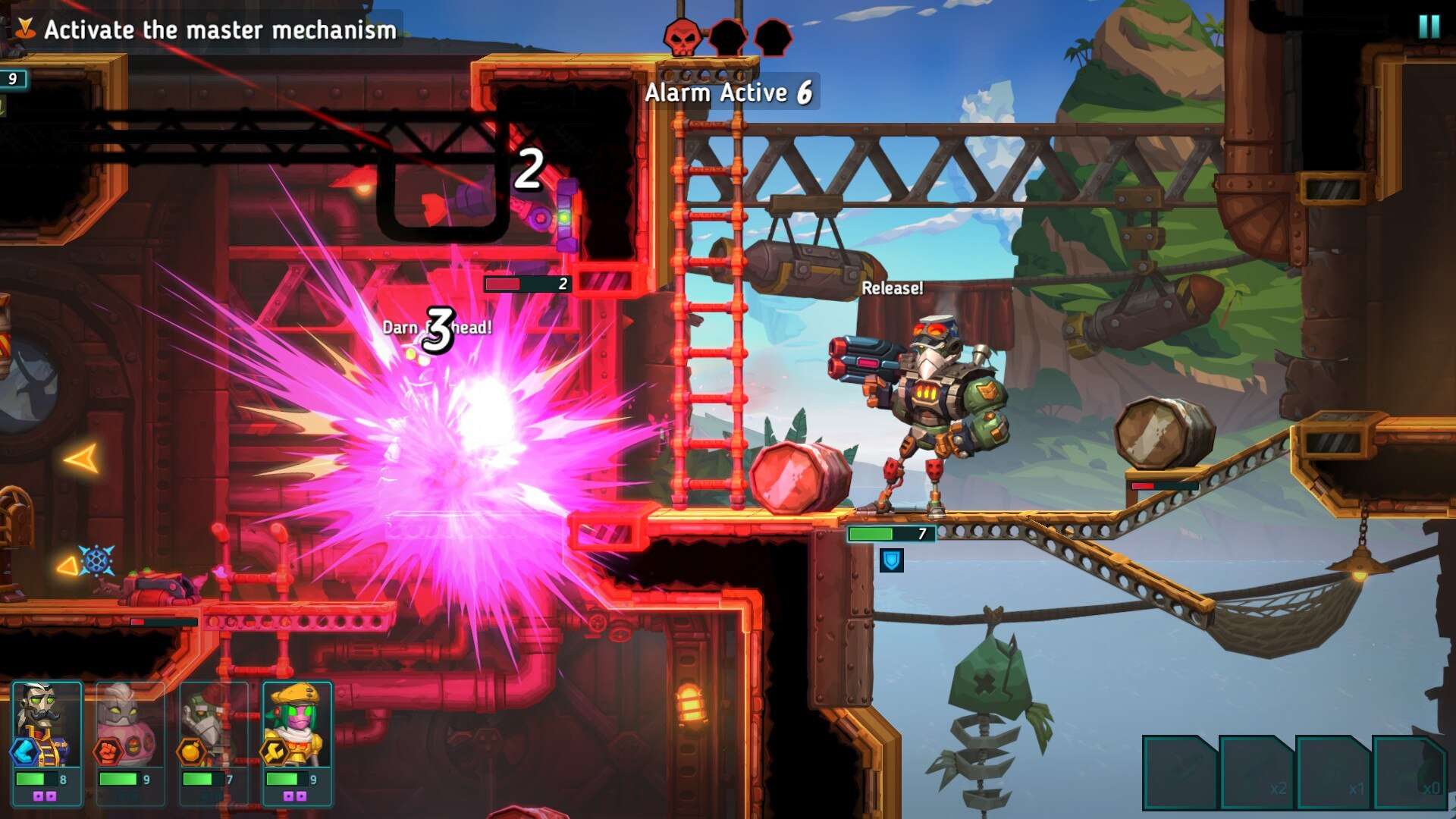Click the blue shield buff icon under the hero
The height and width of the screenshot is (819, 1456).
893,560
